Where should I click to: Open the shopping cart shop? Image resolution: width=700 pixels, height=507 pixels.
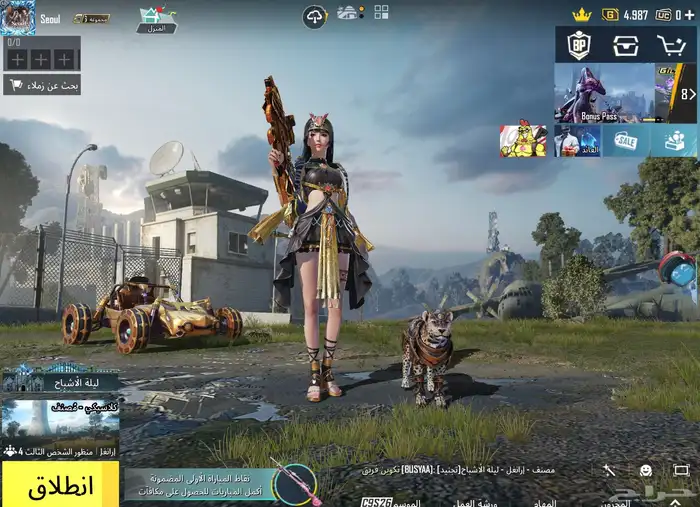671,45
